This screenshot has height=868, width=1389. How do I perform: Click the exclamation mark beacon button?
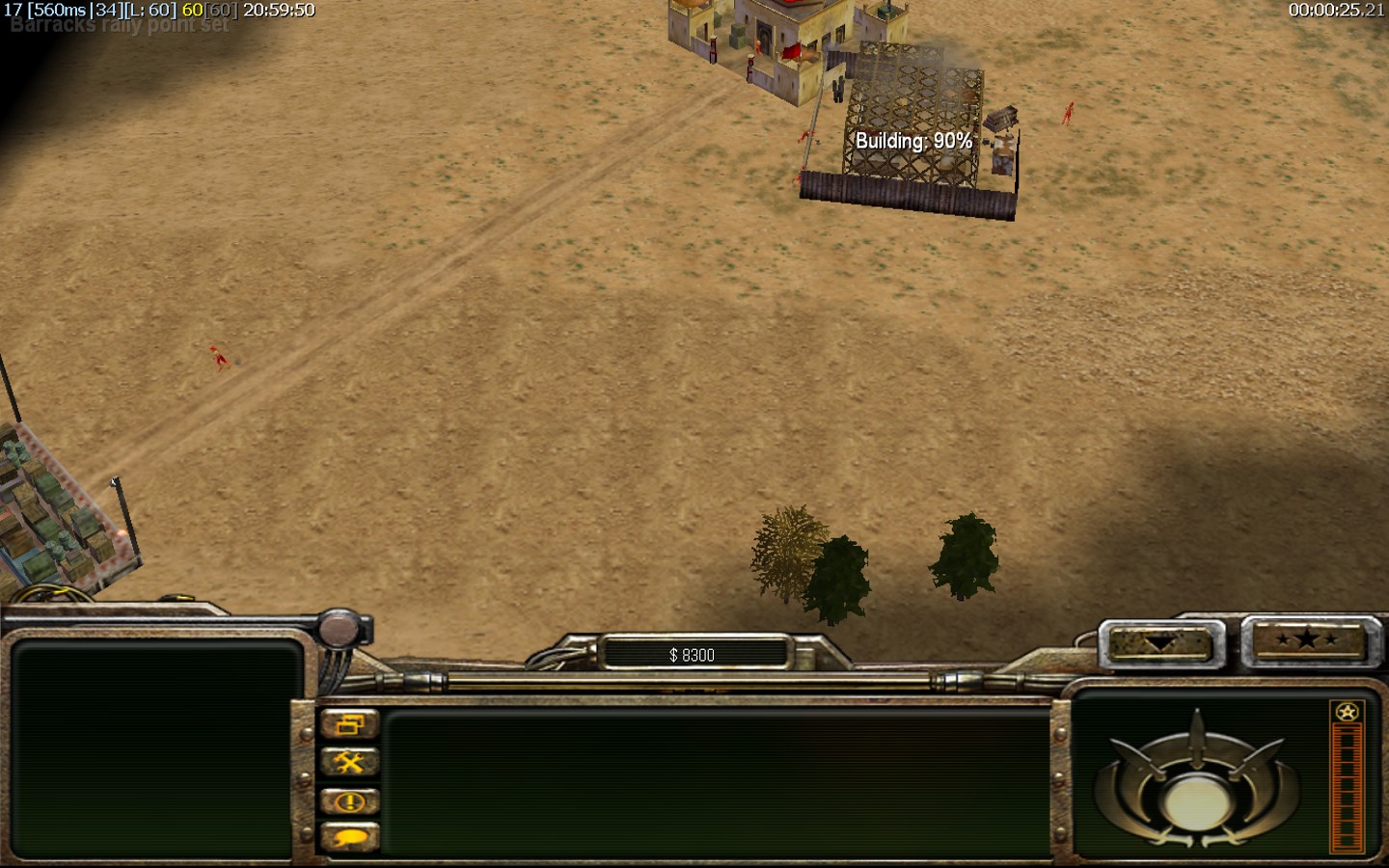(349, 800)
